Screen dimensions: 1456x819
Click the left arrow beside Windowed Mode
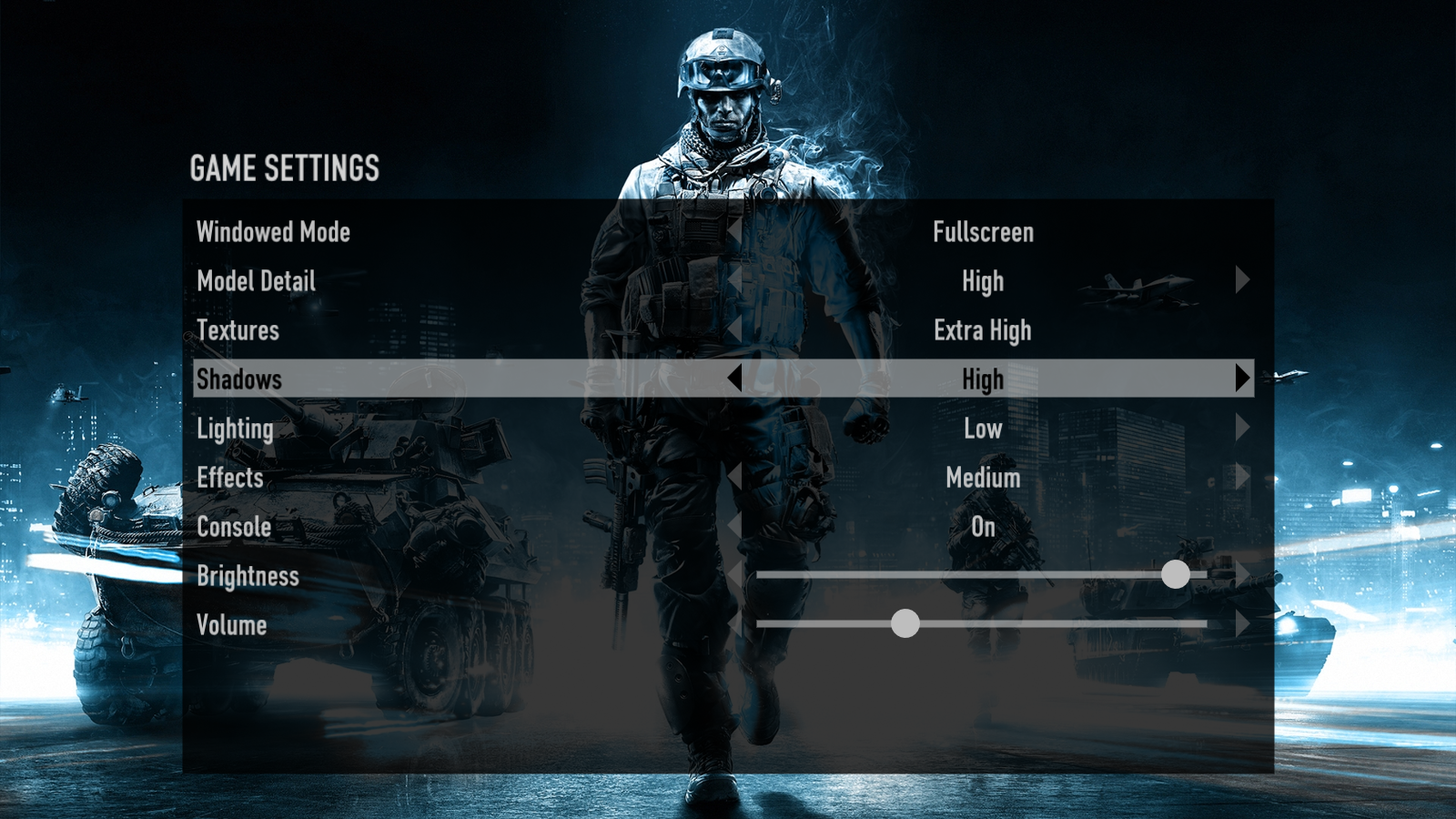click(x=737, y=233)
